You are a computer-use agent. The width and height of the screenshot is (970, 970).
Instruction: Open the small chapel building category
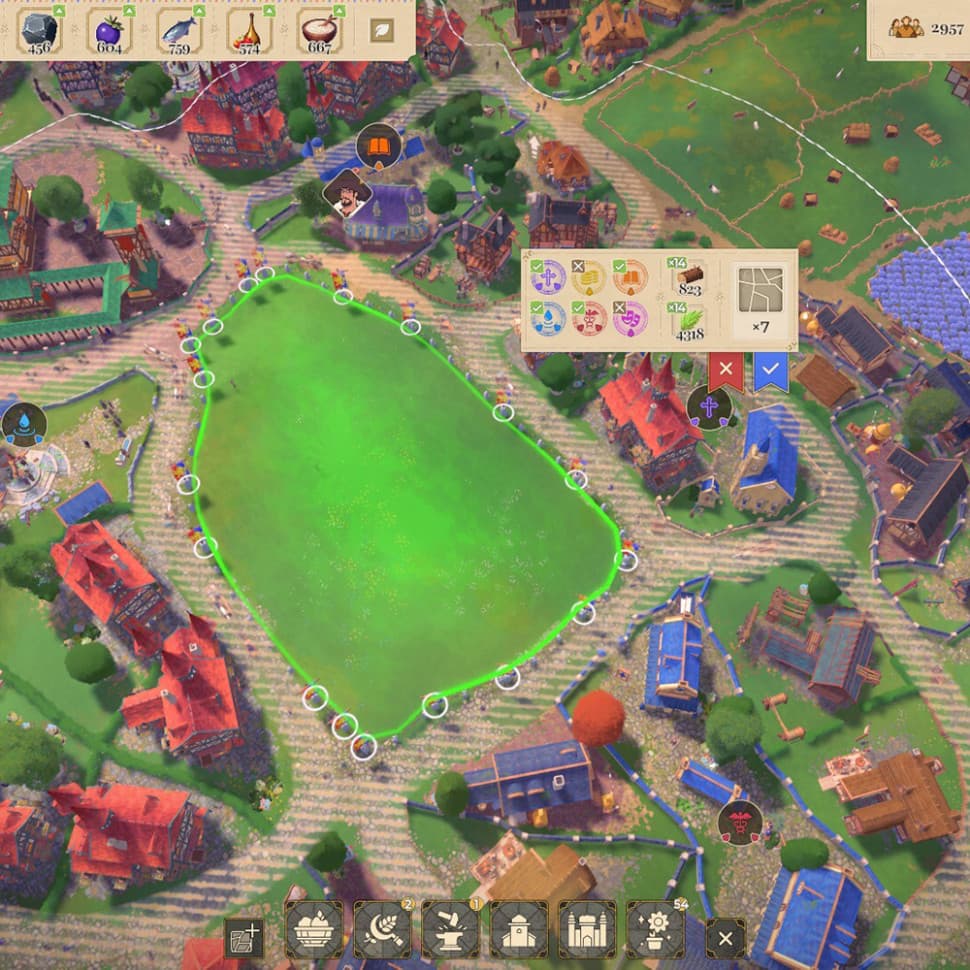point(519,929)
